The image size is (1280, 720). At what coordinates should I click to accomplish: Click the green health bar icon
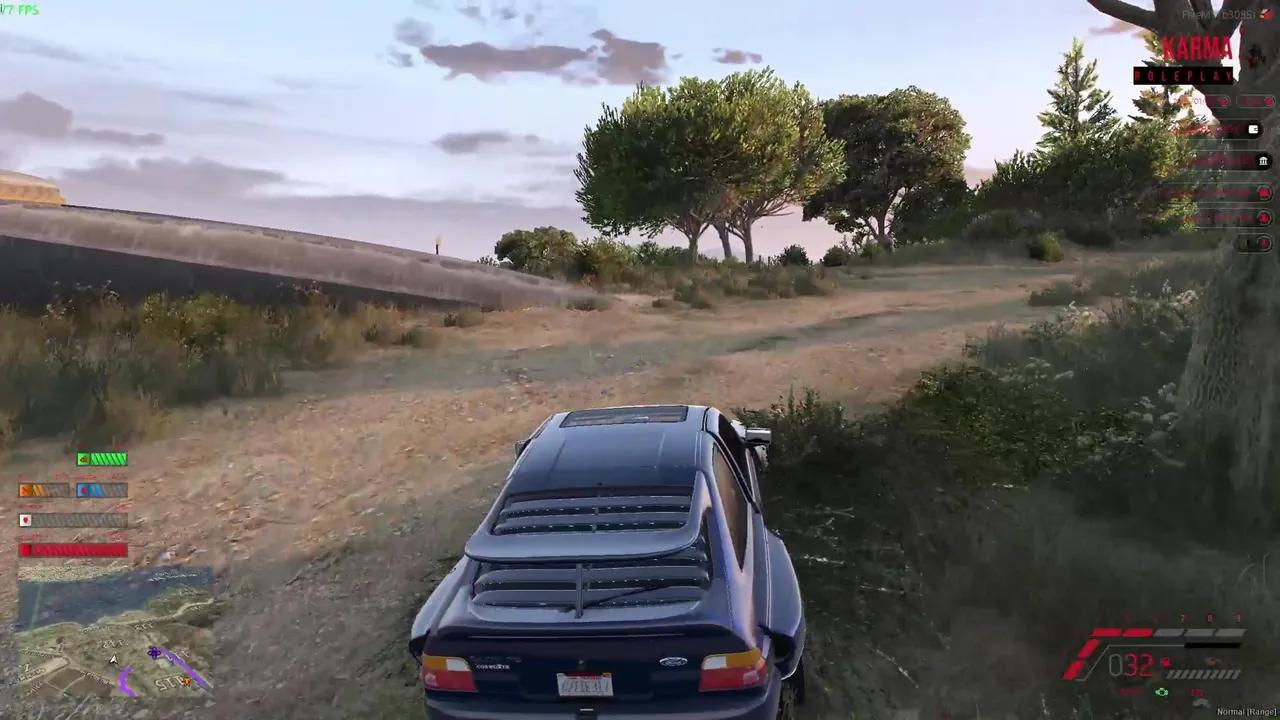84,458
